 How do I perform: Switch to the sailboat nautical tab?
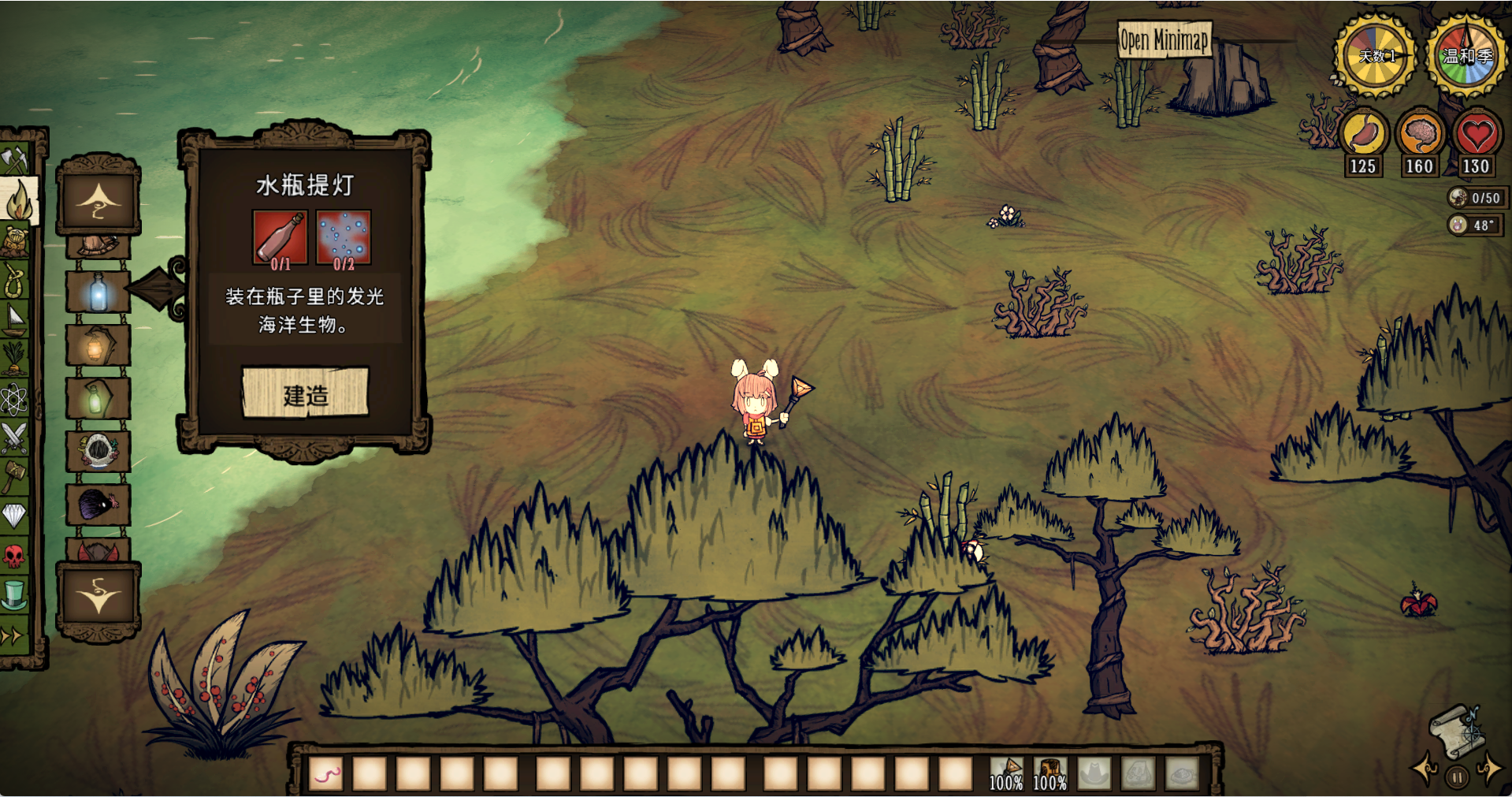coord(15,319)
